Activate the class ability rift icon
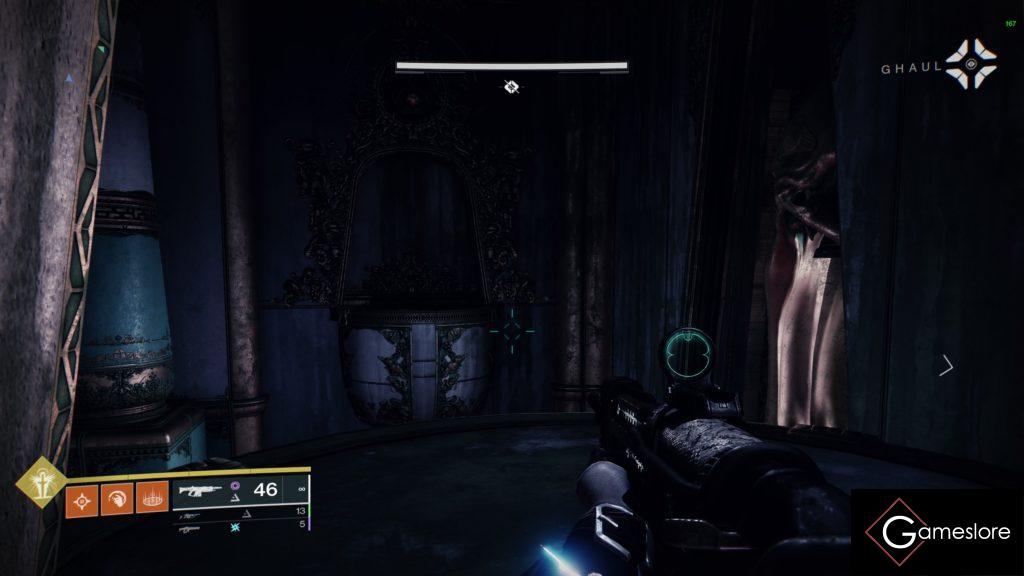Screen dimensions: 1024x576 [x=151, y=498]
